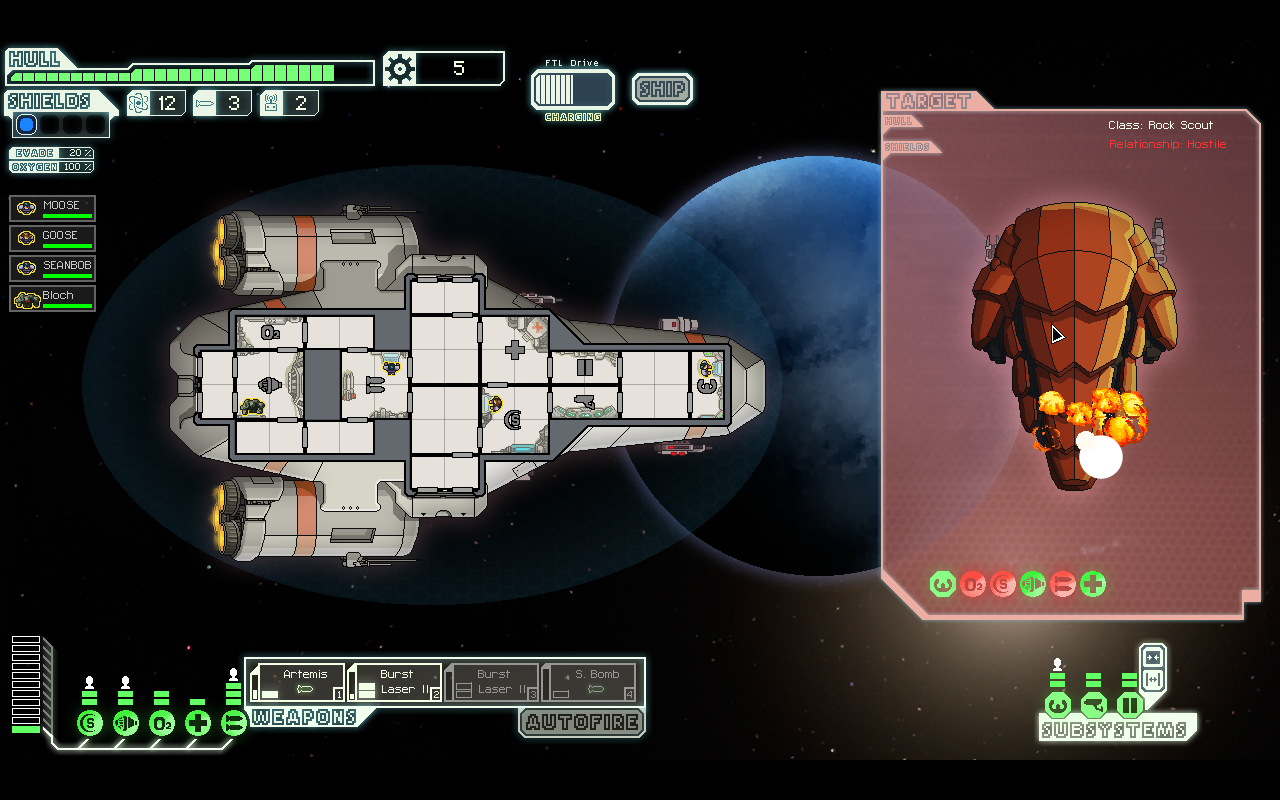Target the enemy Medbay icon
The width and height of the screenshot is (1280, 800).
[x=1092, y=584]
